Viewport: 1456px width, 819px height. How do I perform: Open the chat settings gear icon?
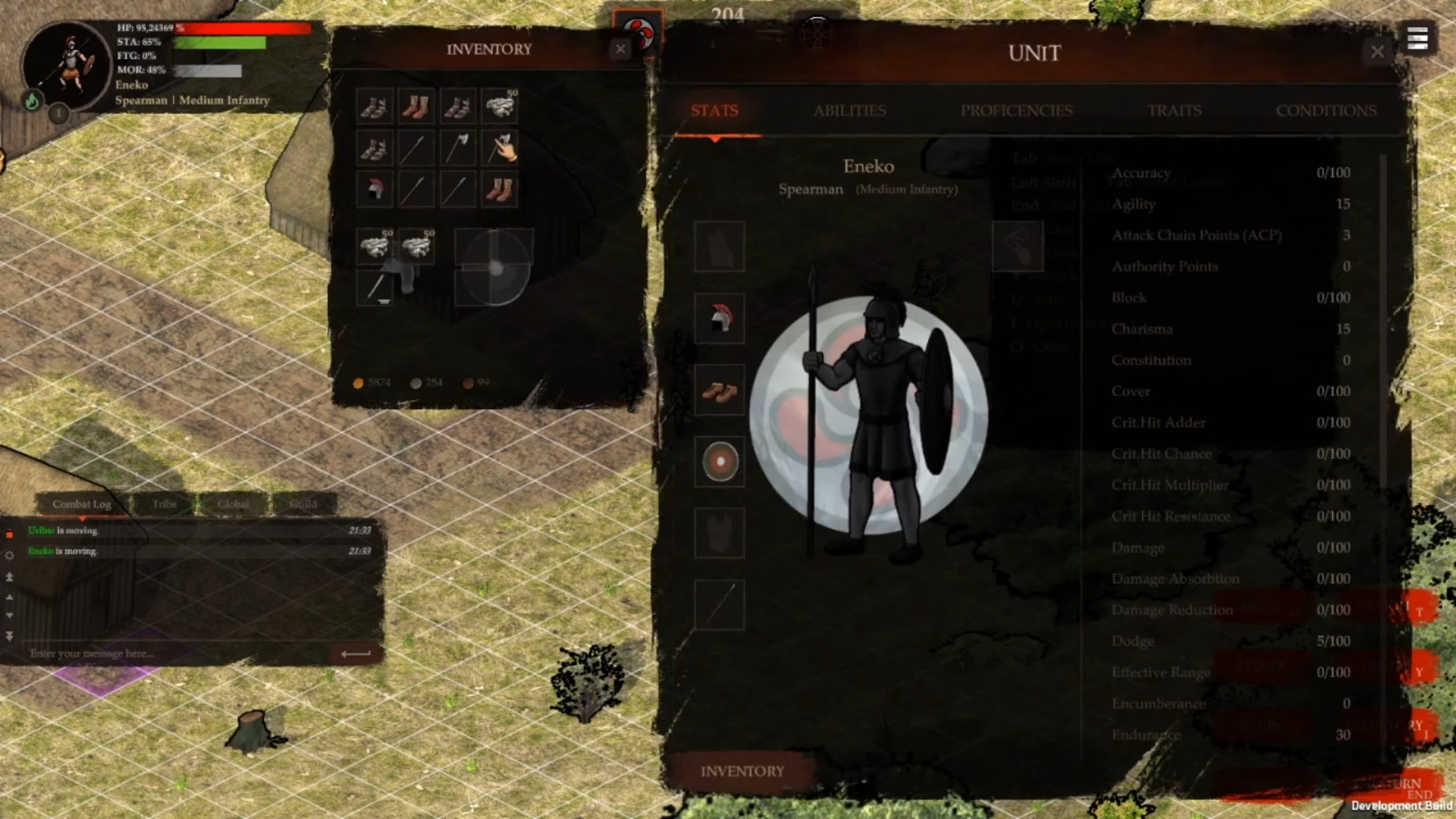coord(10,555)
